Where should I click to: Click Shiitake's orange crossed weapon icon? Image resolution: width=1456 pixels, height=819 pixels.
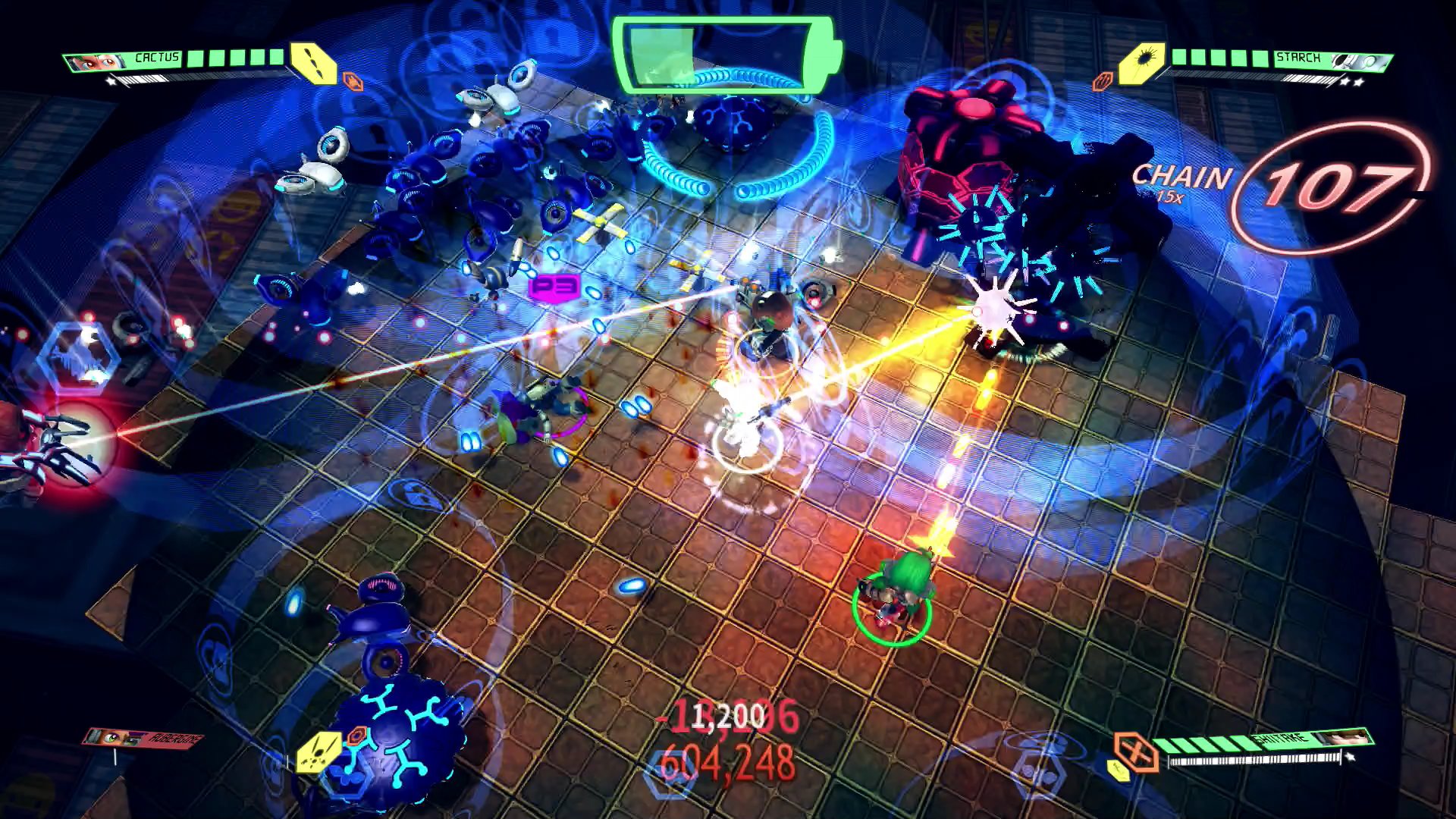1135,751
